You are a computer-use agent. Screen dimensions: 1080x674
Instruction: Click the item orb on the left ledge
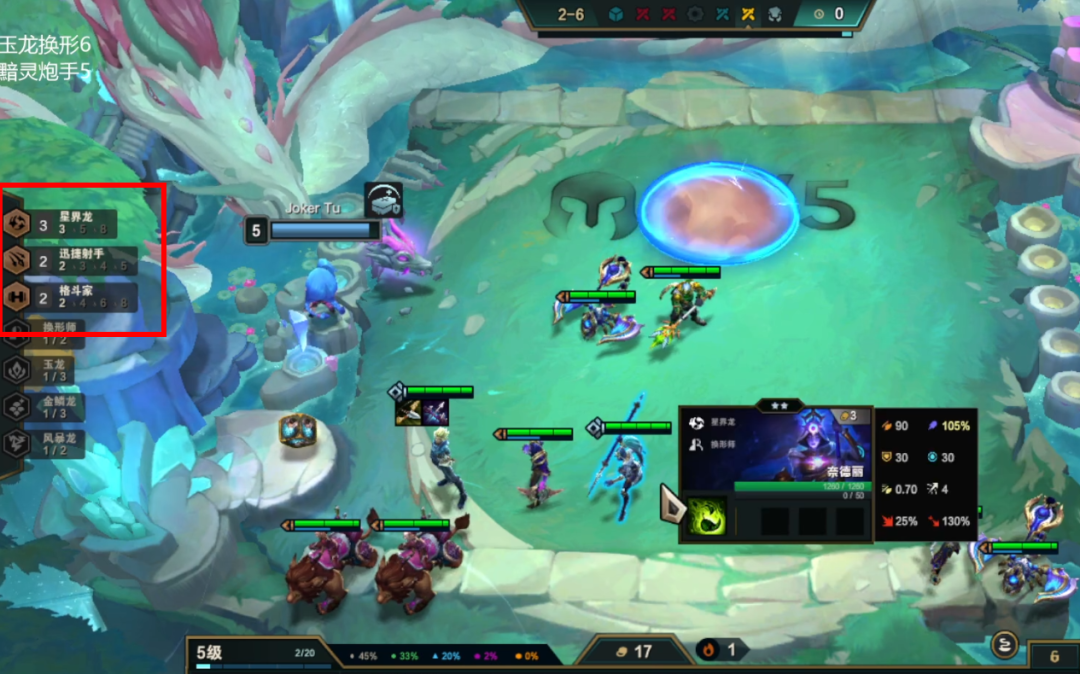click(298, 431)
